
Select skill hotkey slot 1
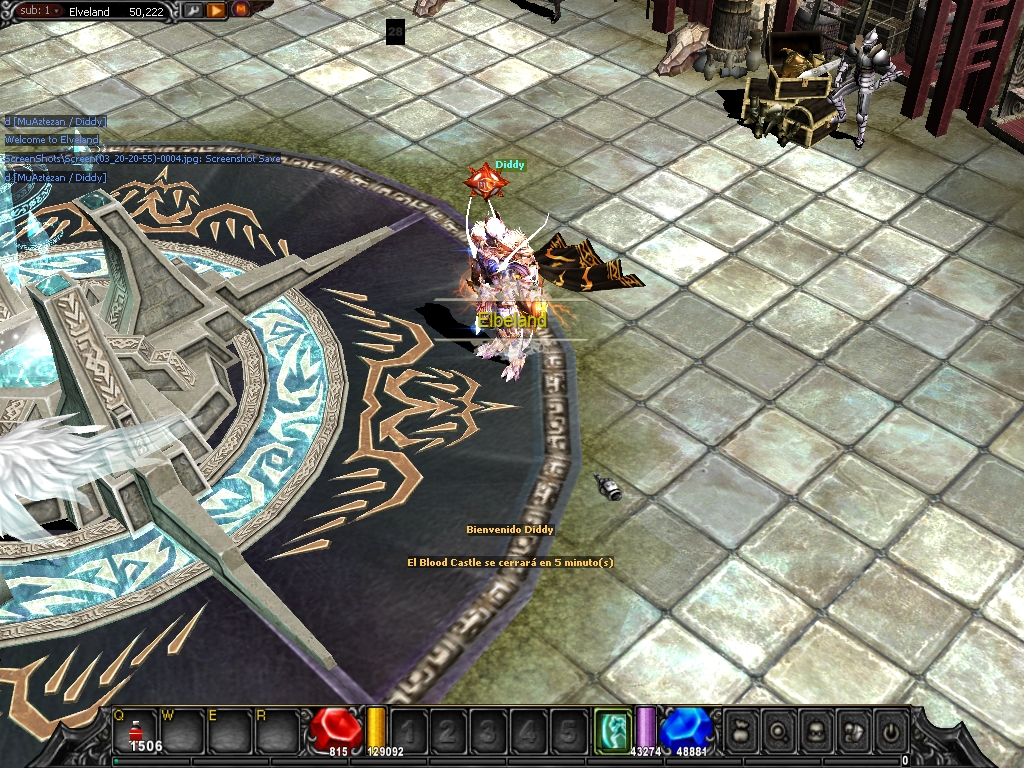[x=409, y=730]
